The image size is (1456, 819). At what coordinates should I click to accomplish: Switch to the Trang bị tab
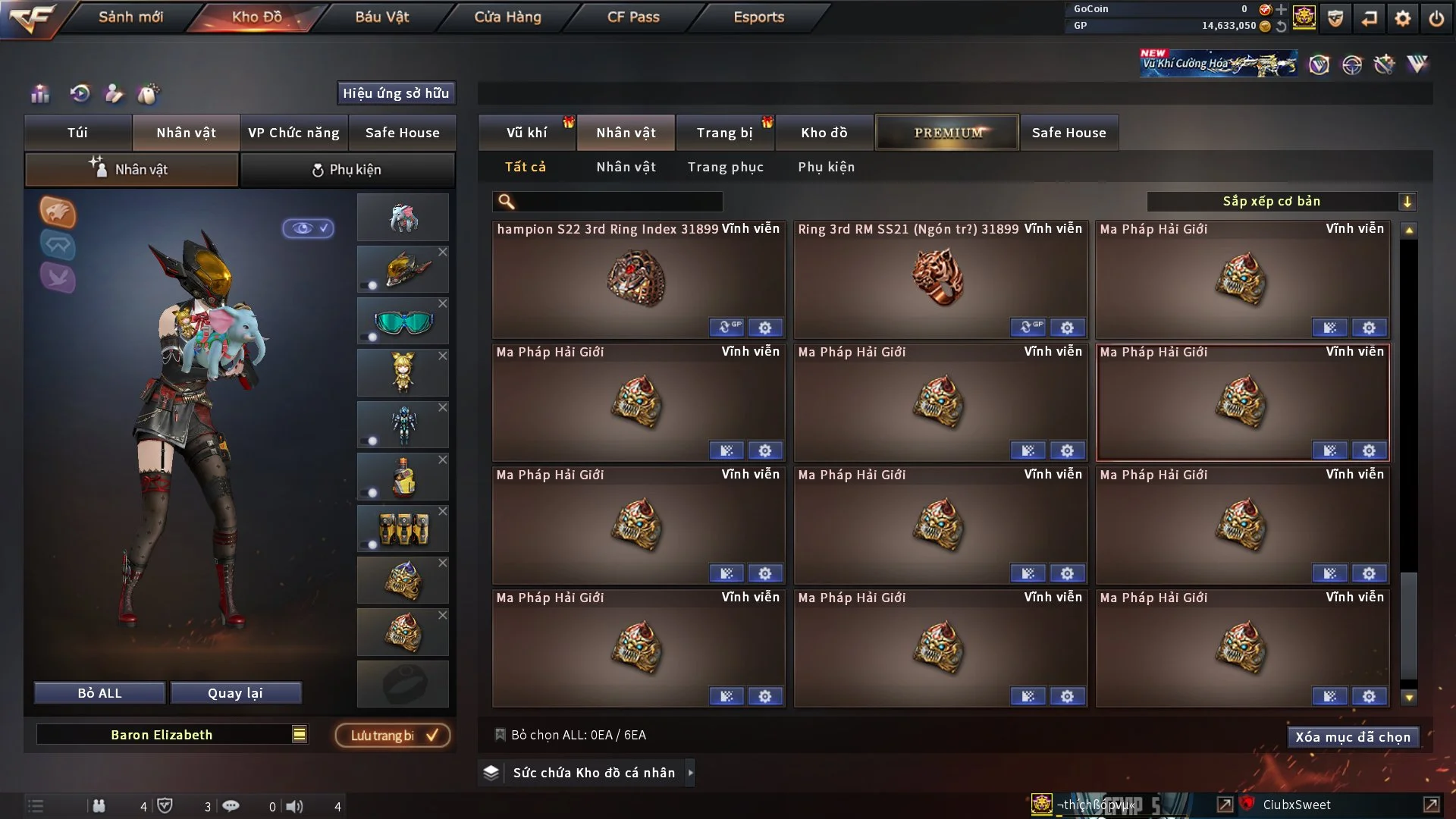[724, 133]
